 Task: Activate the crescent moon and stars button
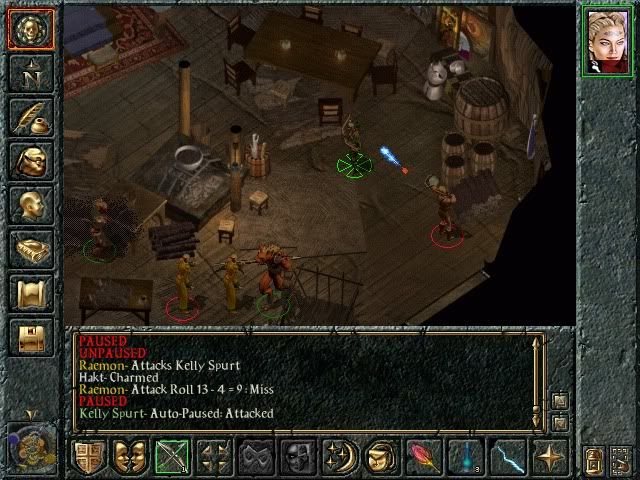(x=339, y=457)
